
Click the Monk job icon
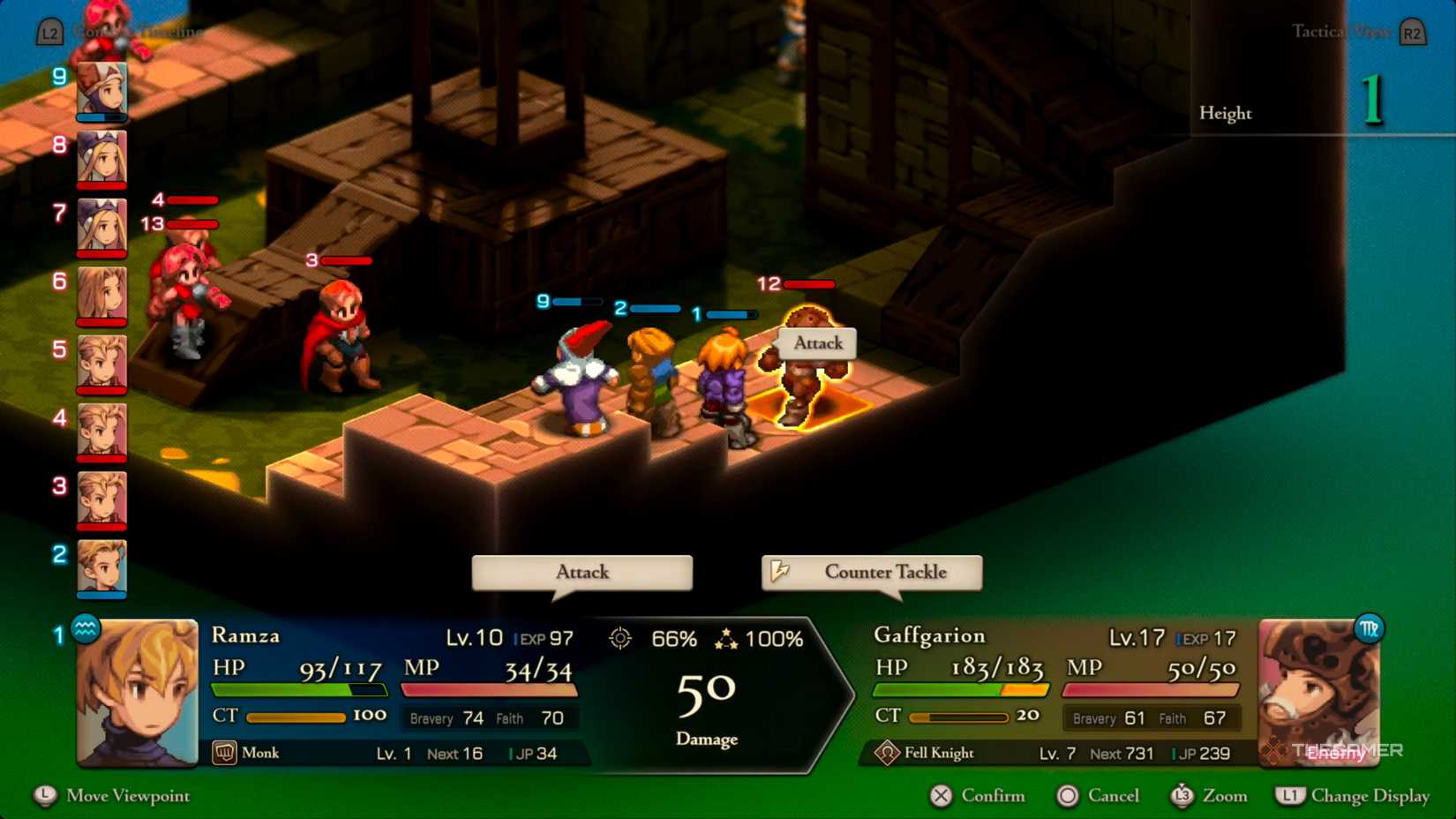(x=224, y=753)
